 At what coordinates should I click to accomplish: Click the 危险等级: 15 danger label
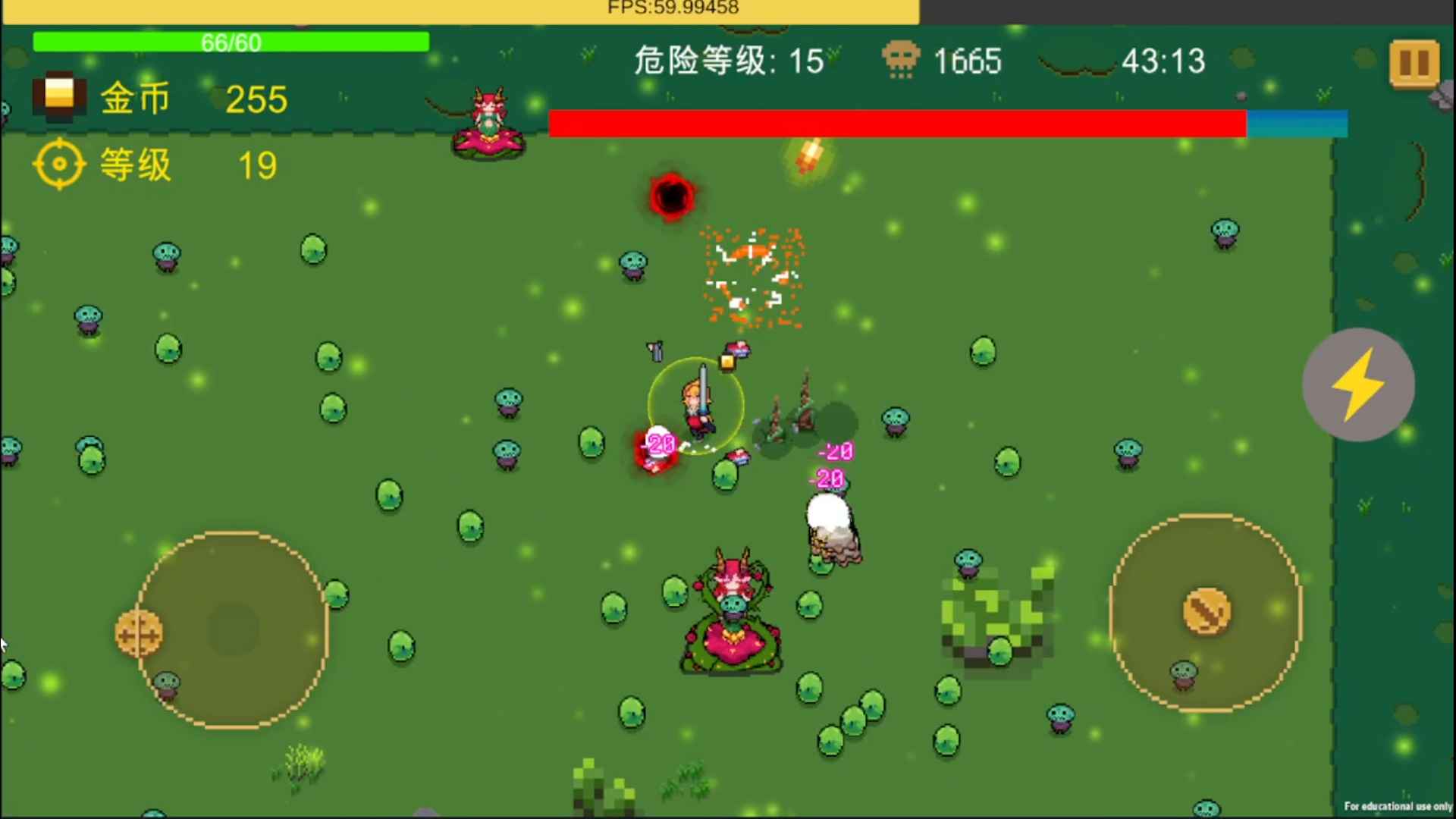(x=728, y=62)
